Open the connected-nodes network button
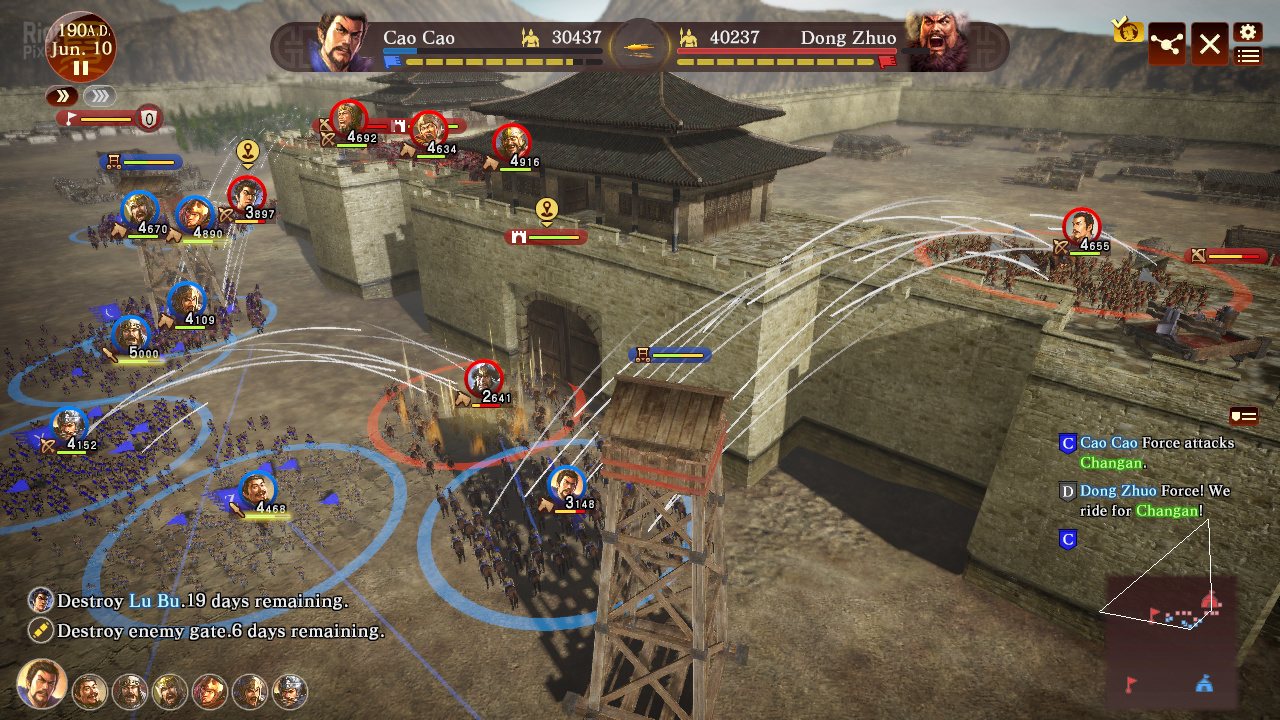Viewport: 1280px width, 720px height. (x=1166, y=44)
